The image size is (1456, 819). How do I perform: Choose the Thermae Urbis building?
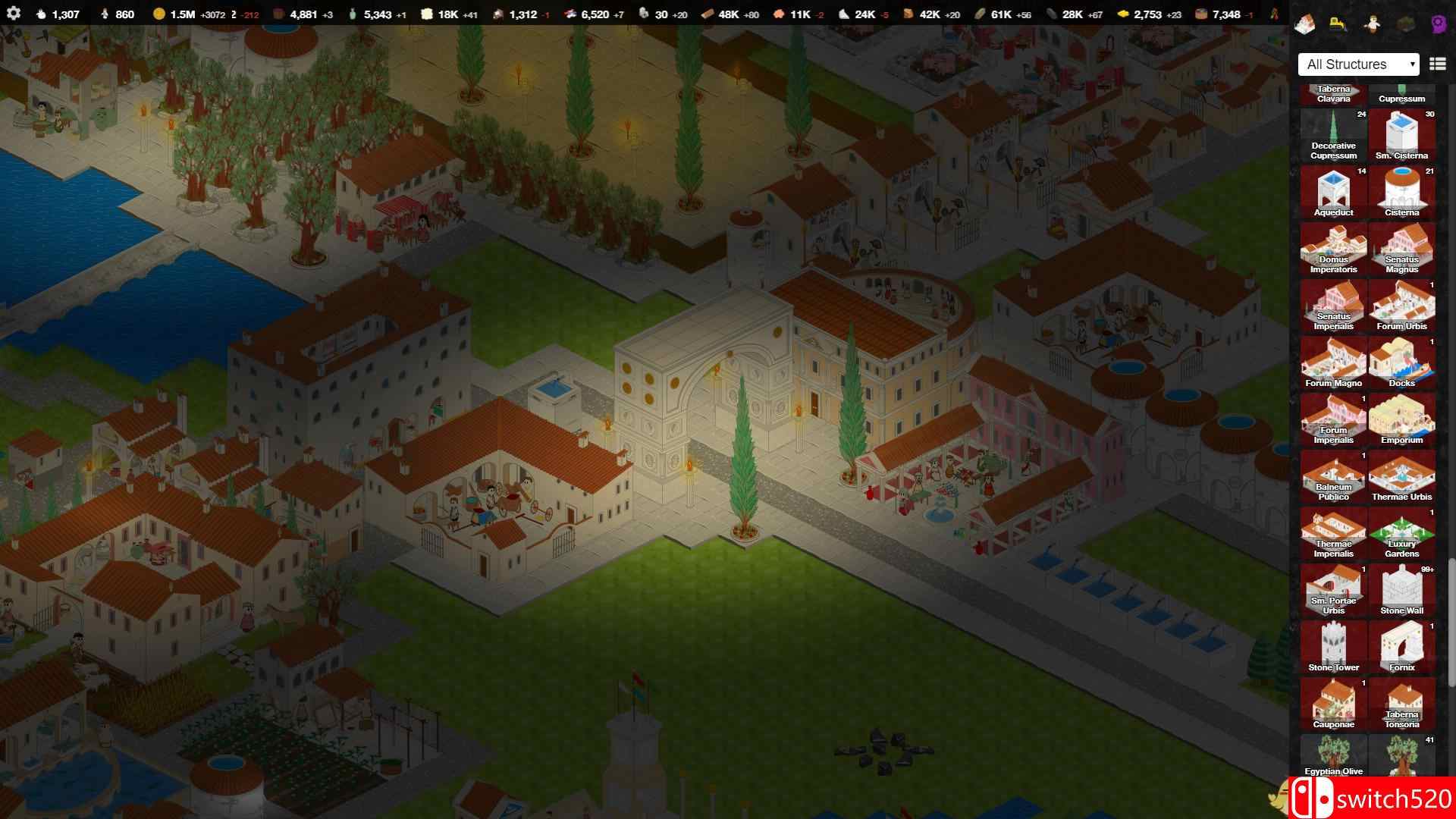coord(1402,475)
